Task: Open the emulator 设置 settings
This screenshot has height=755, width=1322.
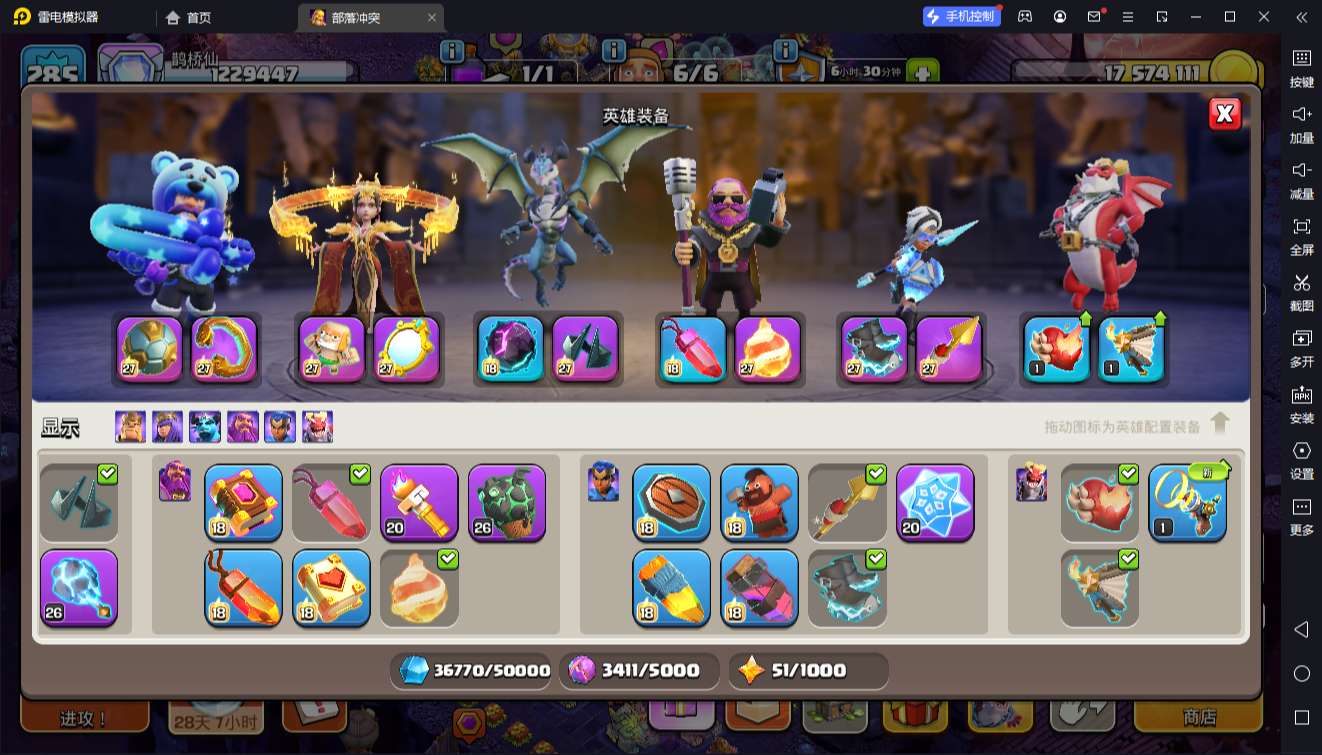Action: coord(1301,459)
